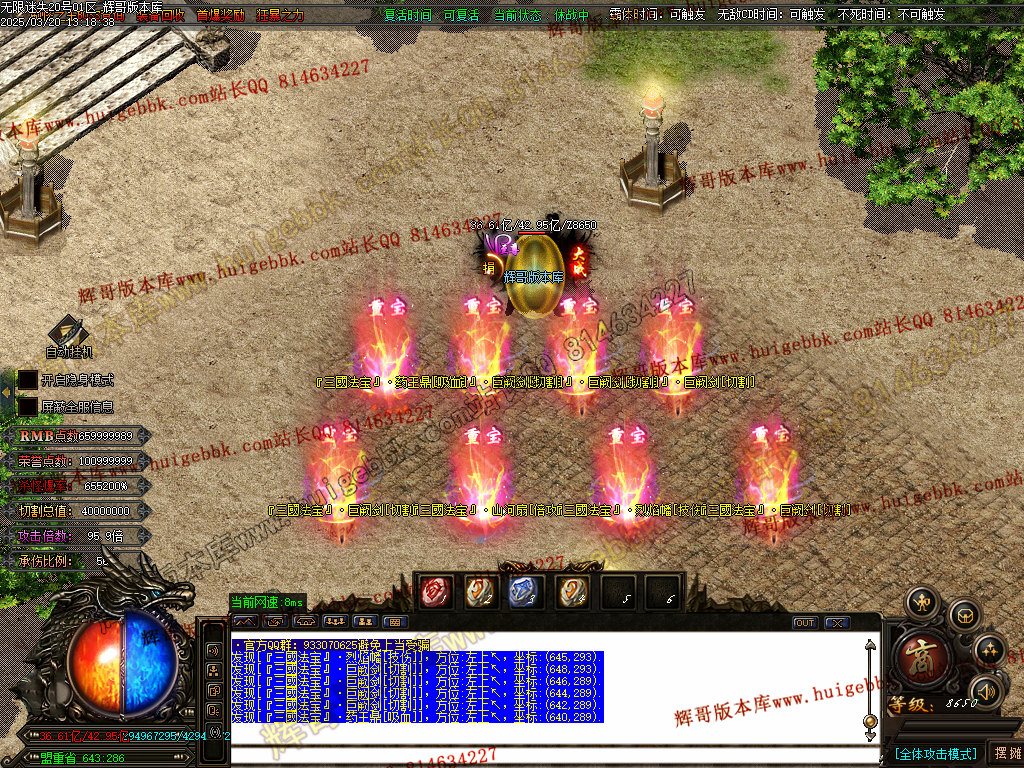Image resolution: width=1024 pixels, height=768 pixels.
Task: Tick the 开启隐身模式 stealth mode checkbox
Action: (27, 380)
